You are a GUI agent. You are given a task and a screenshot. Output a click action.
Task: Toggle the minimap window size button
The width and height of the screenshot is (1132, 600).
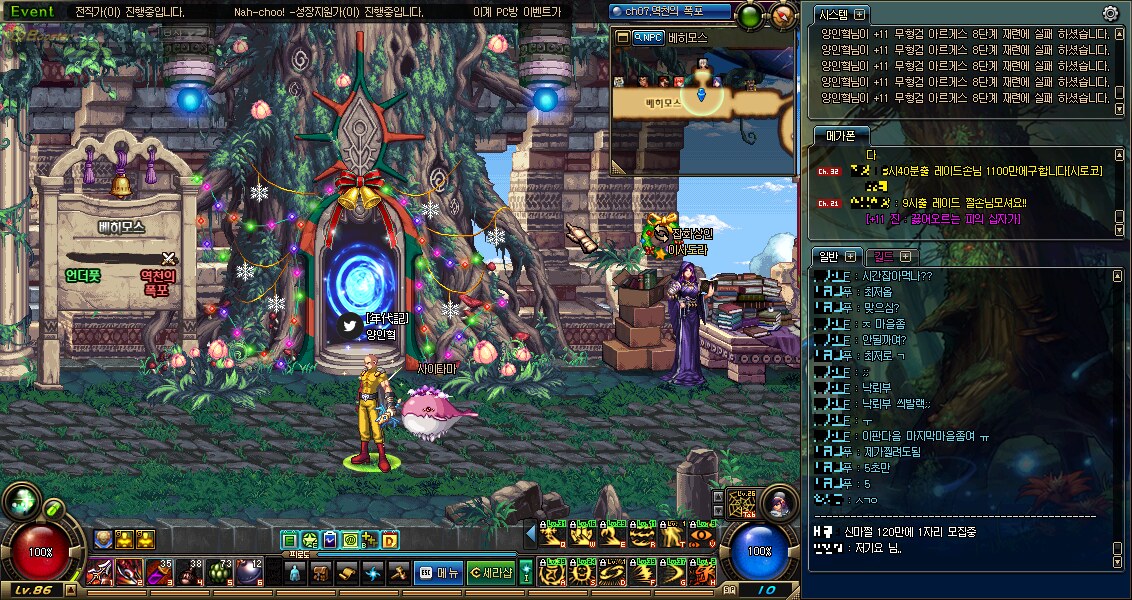tap(622, 37)
